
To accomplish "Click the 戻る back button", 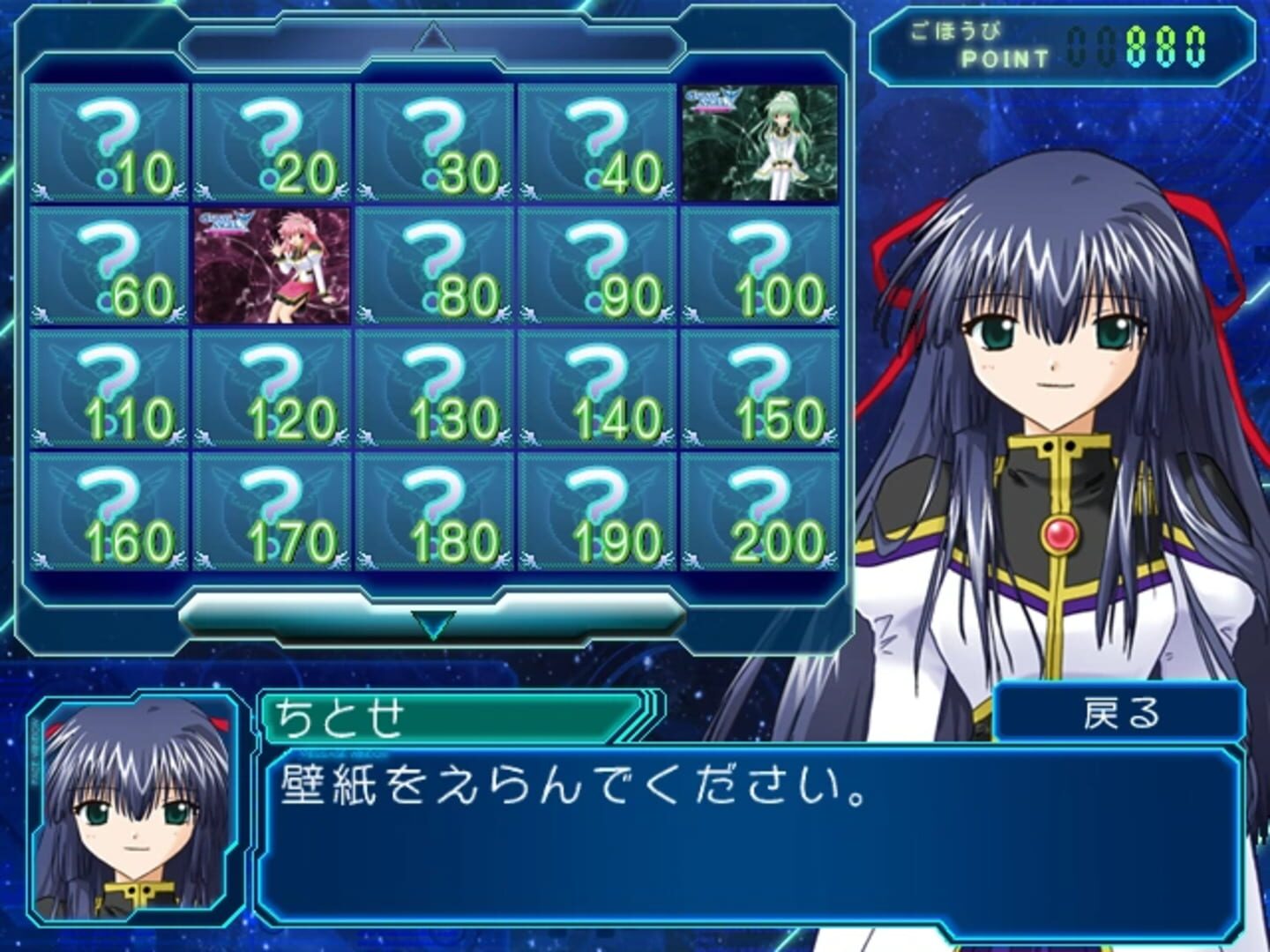I will click(x=1120, y=713).
